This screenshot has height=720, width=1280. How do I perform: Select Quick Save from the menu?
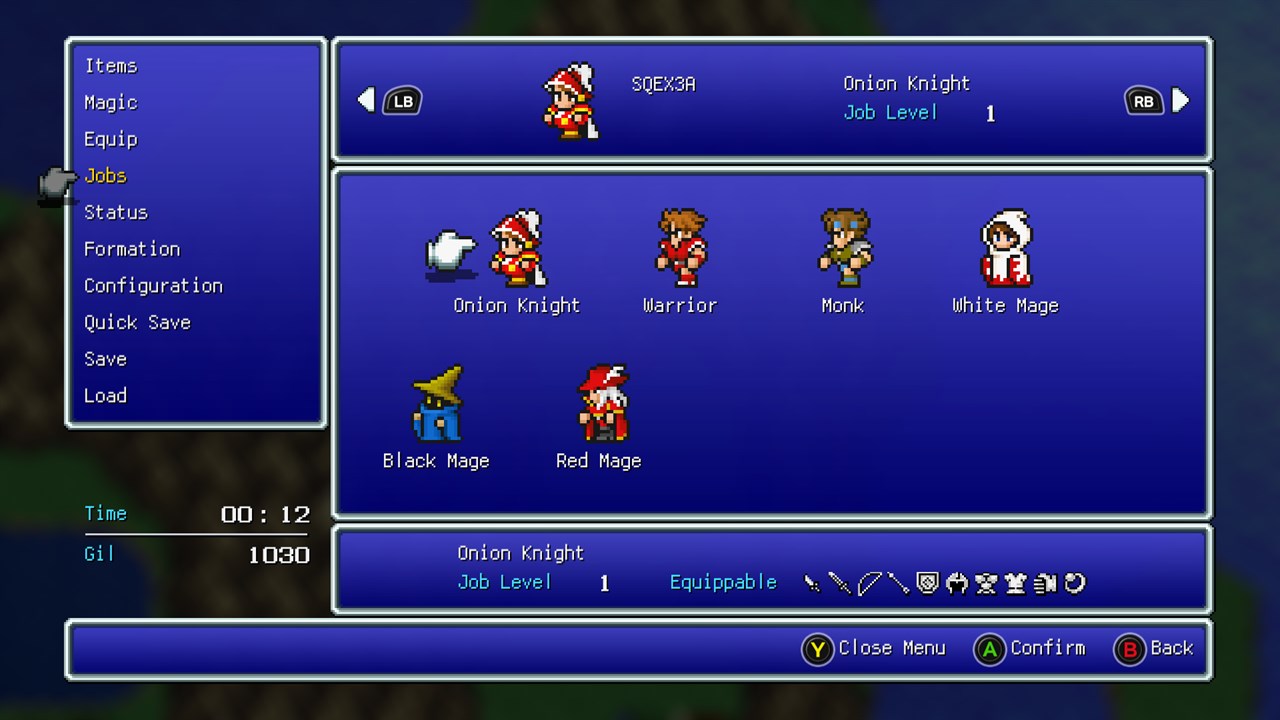pyautogui.click(x=137, y=322)
